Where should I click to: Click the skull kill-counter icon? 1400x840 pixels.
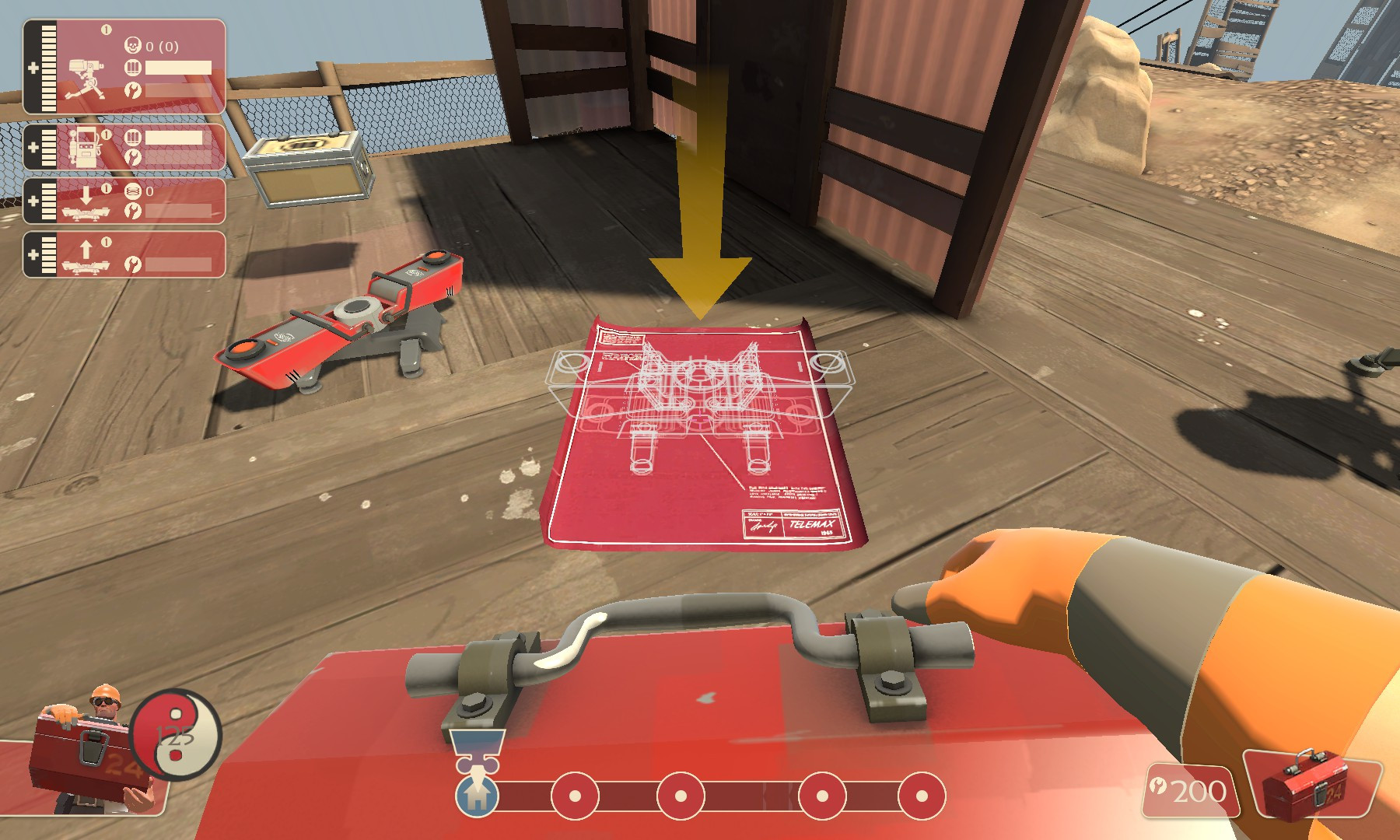pyautogui.click(x=133, y=44)
